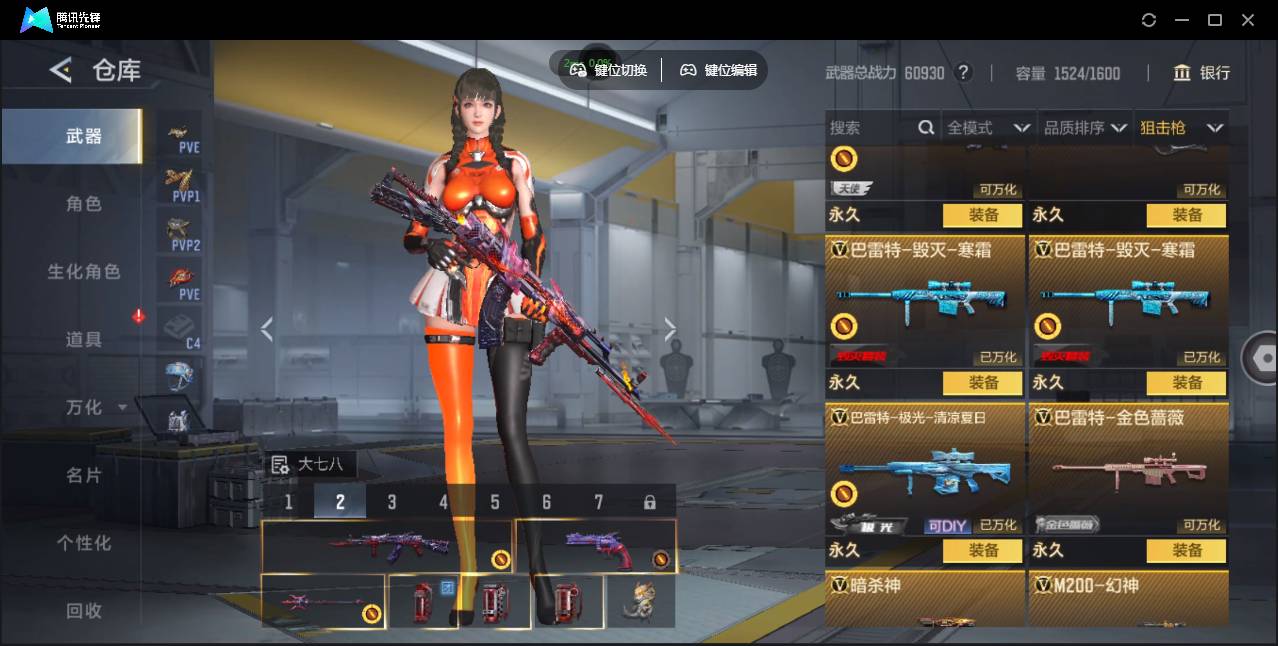
Task: Equip the 巴雷特-极光-清凉夏日 rifle
Action: 983,550
